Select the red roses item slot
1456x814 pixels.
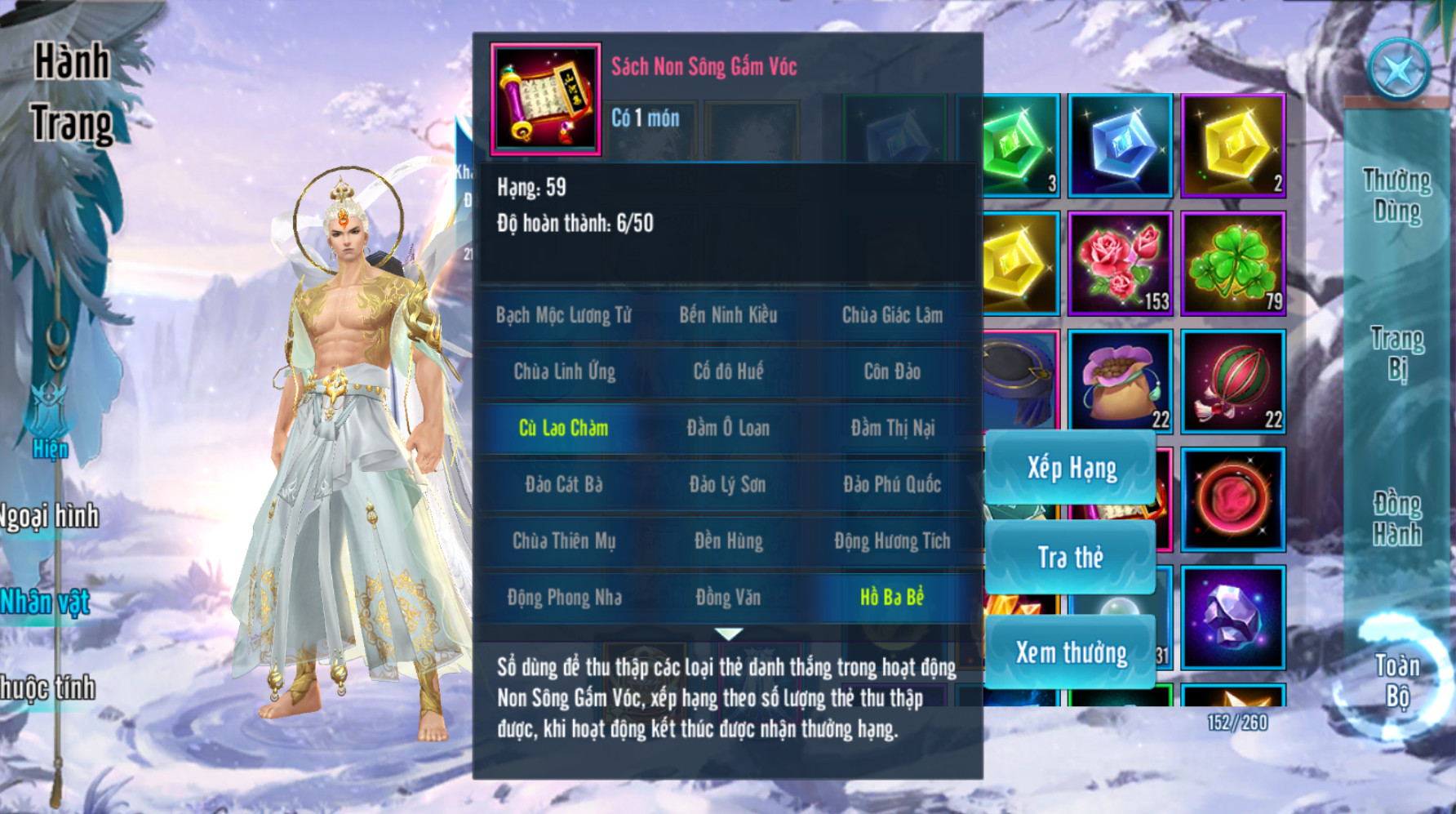pos(1120,263)
